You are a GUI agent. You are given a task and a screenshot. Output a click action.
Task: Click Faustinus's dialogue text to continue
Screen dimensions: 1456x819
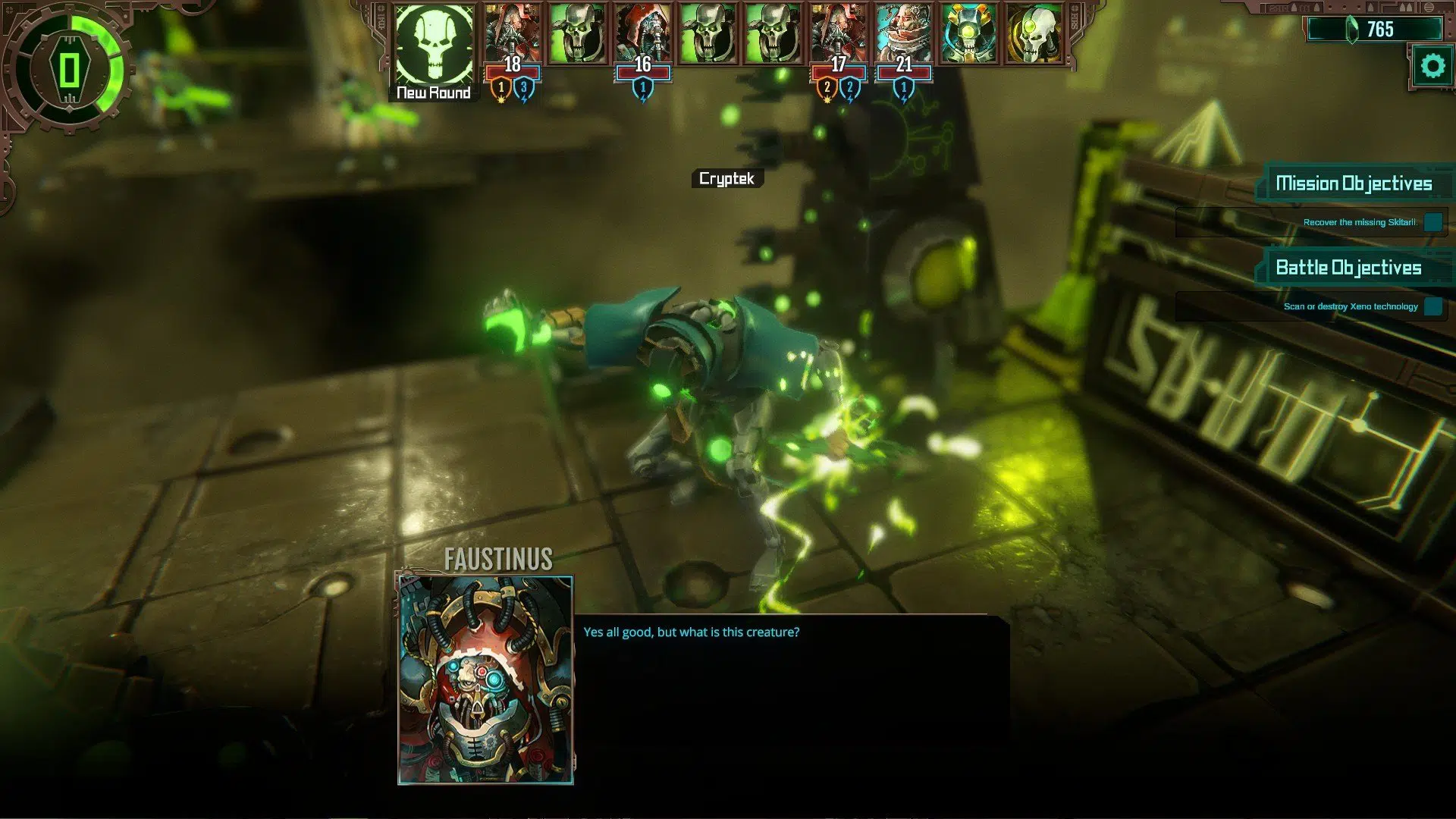tap(690, 631)
